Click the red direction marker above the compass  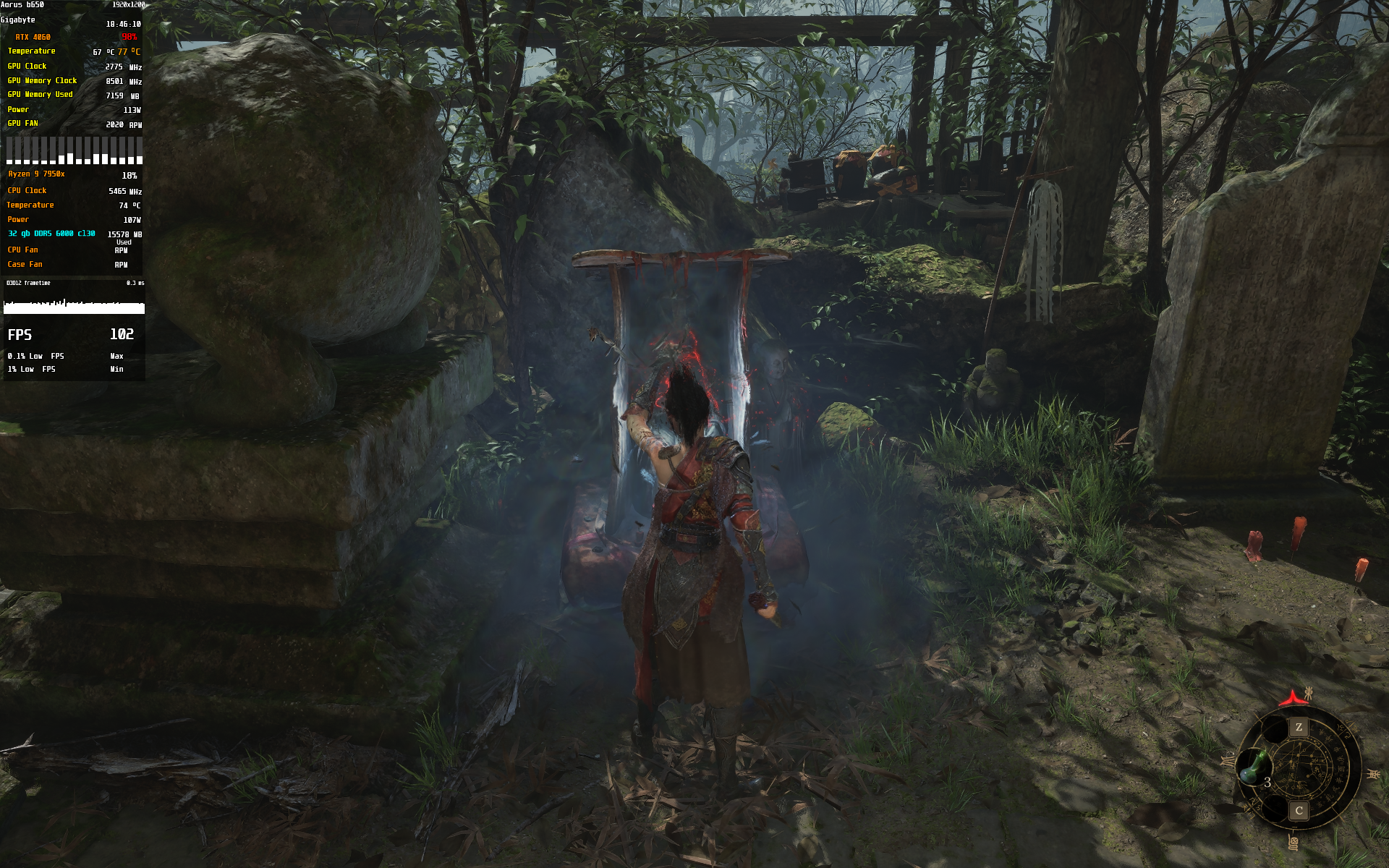pyautogui.click(x=1291, y=699)
